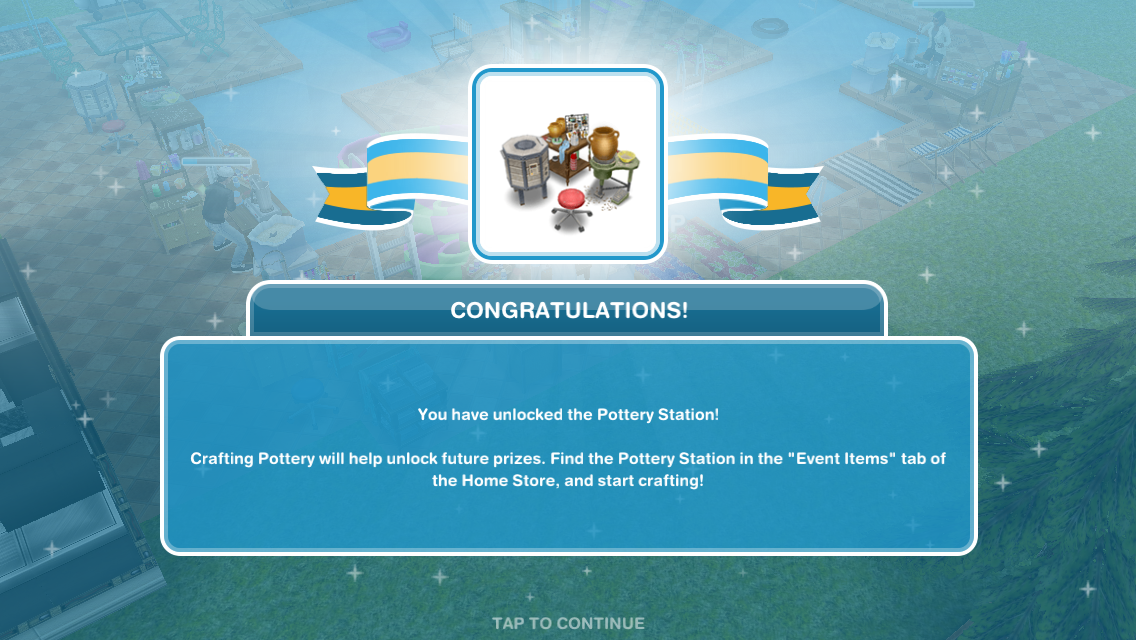The height and width of the screenshot is (640, 1136).
Task: Select the Pottery Station prize thumbnail
Action: 568,163
